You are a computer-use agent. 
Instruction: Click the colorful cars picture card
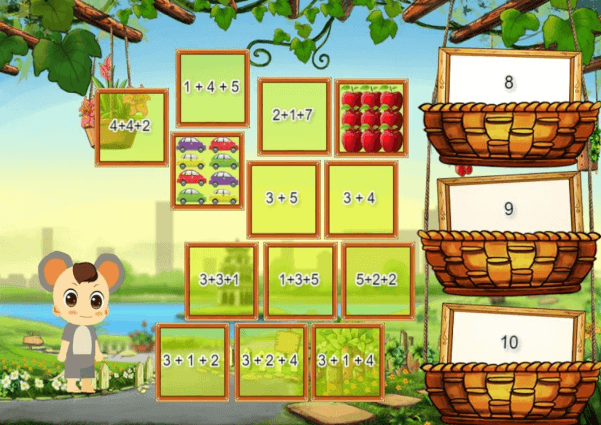pyautogui.click(x=207, y=170)
